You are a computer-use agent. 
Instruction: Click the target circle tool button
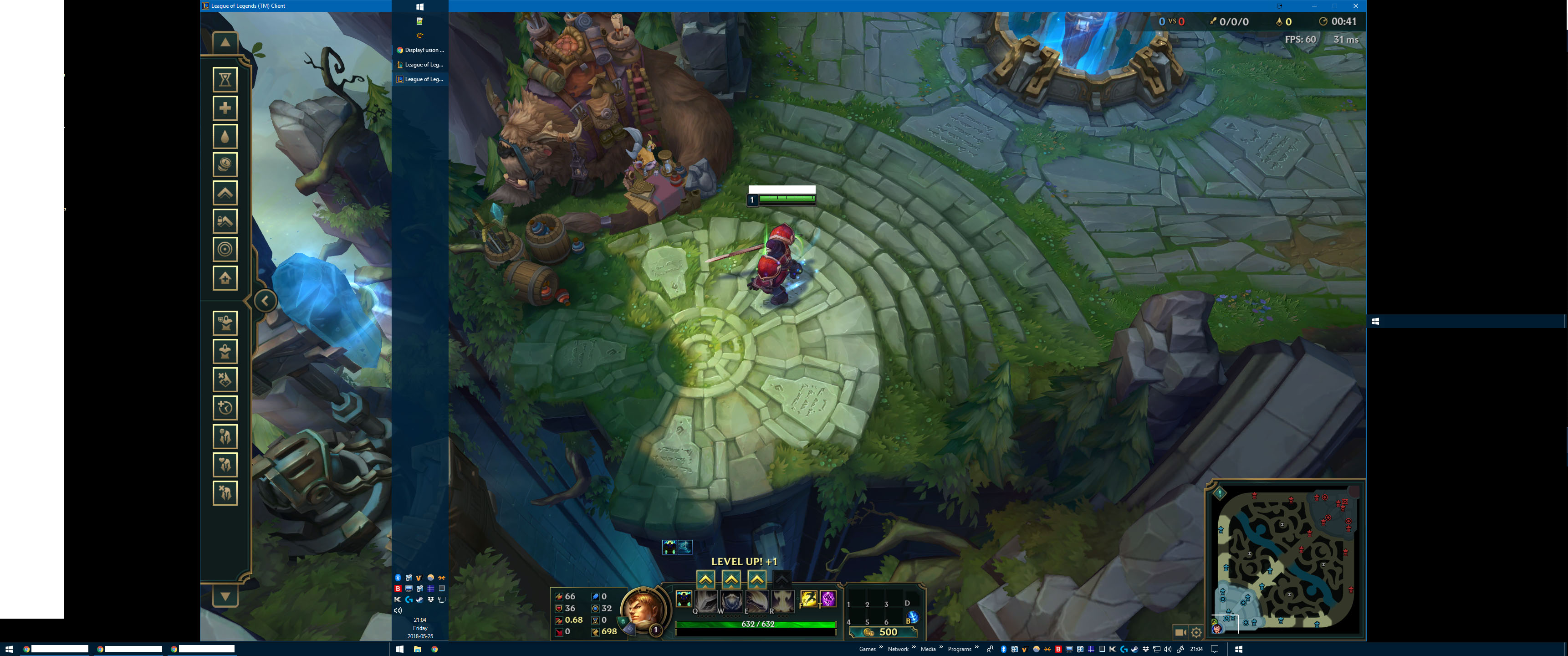tap(225, 249)
